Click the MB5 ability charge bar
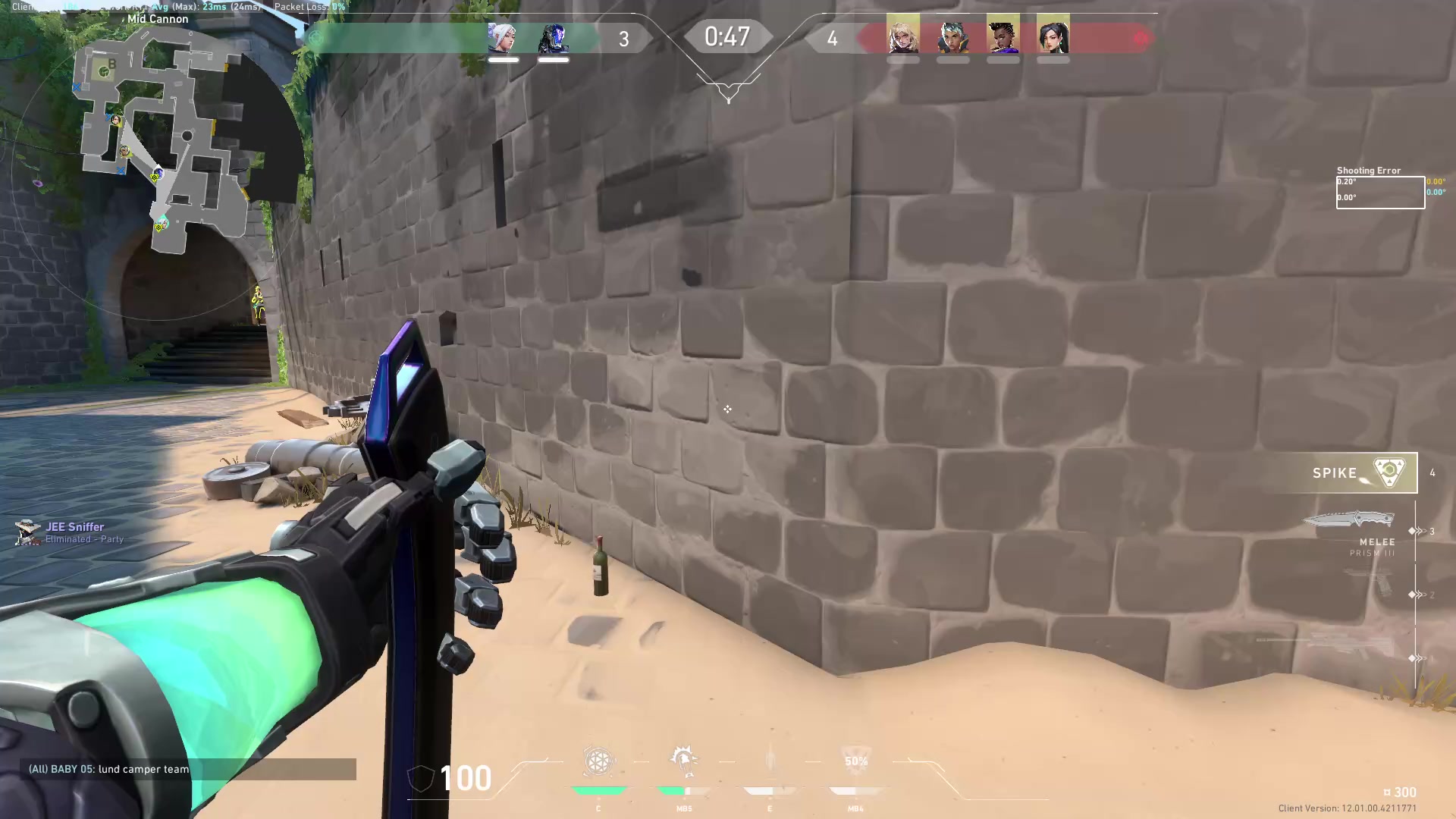 click(x=684, y=792)
